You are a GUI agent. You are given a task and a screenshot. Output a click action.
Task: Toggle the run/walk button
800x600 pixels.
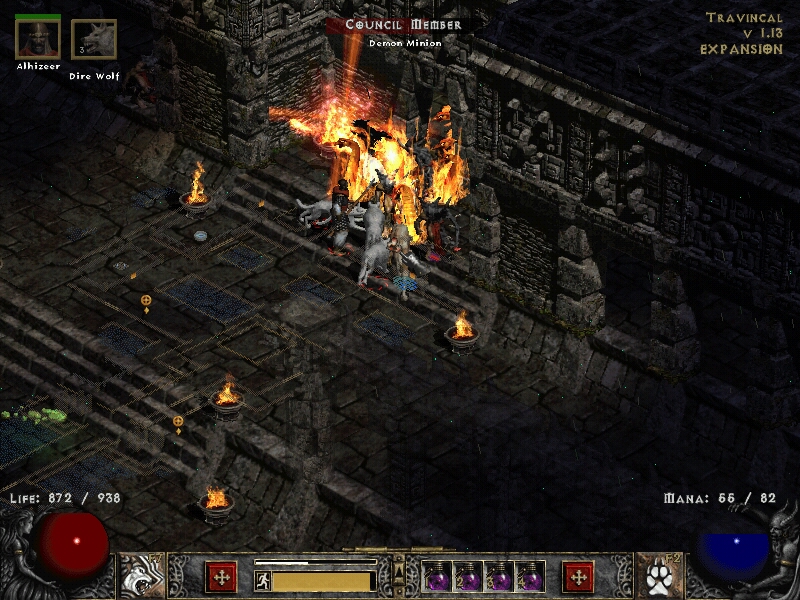(262, 579)
